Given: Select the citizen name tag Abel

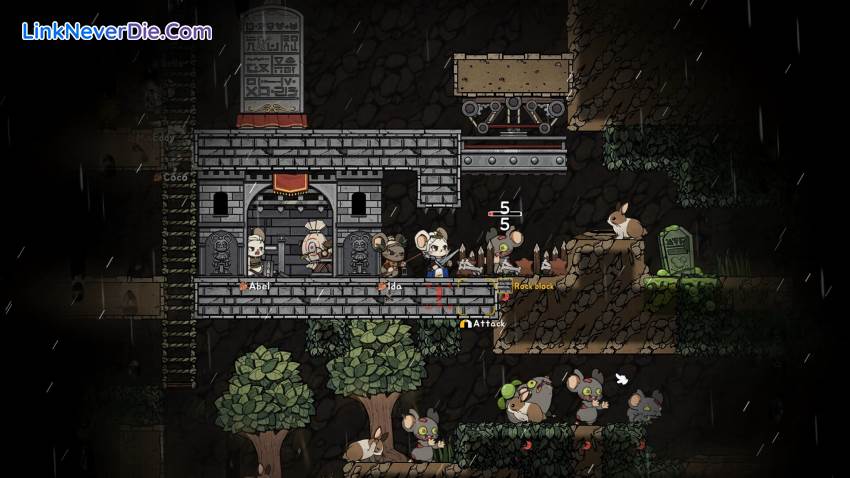Looking at the screenshot, I should (258, 287).
